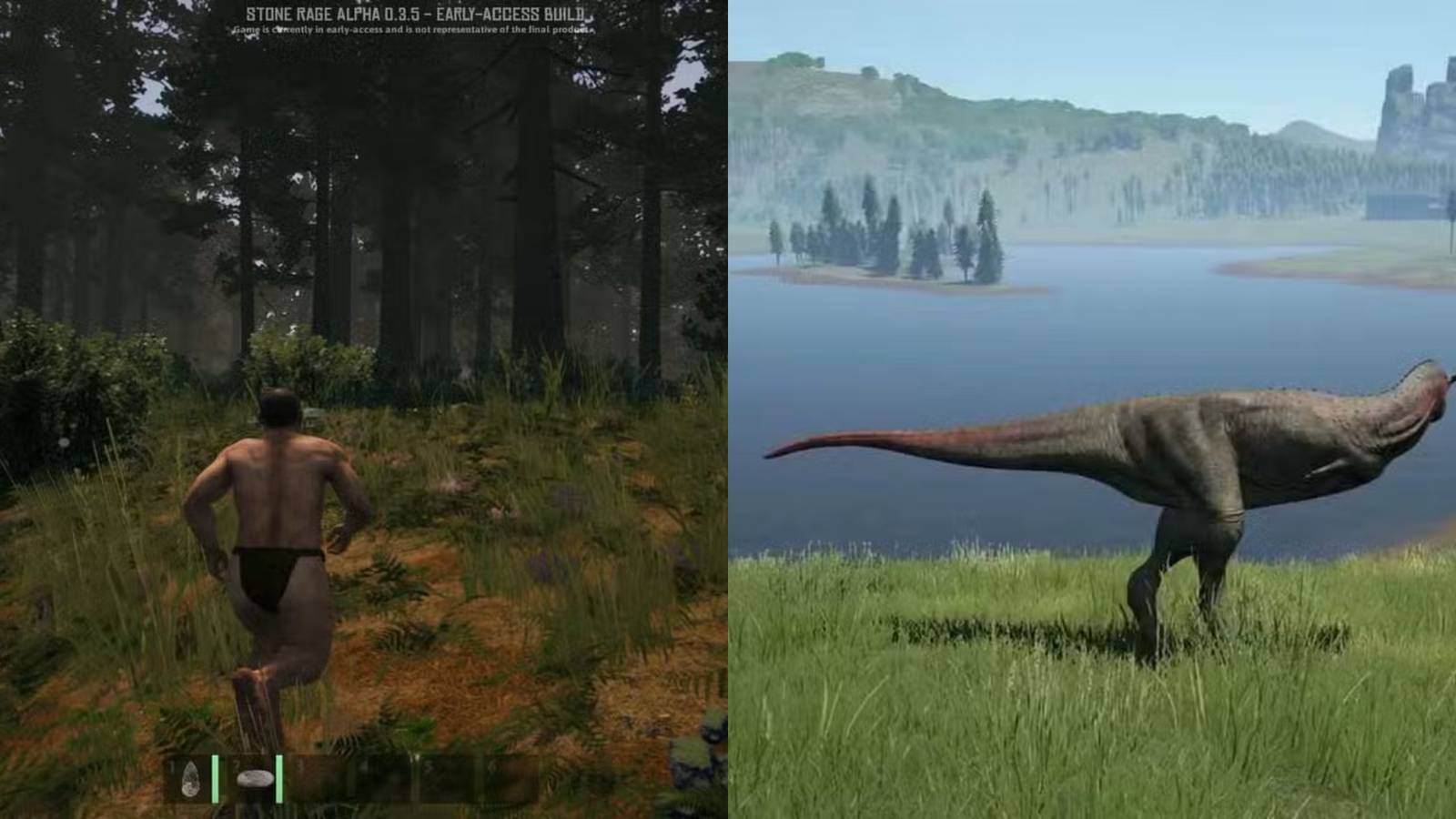Click the green durability bar beside slot 1
The image size is (1456, 819).
pos(216,778)
